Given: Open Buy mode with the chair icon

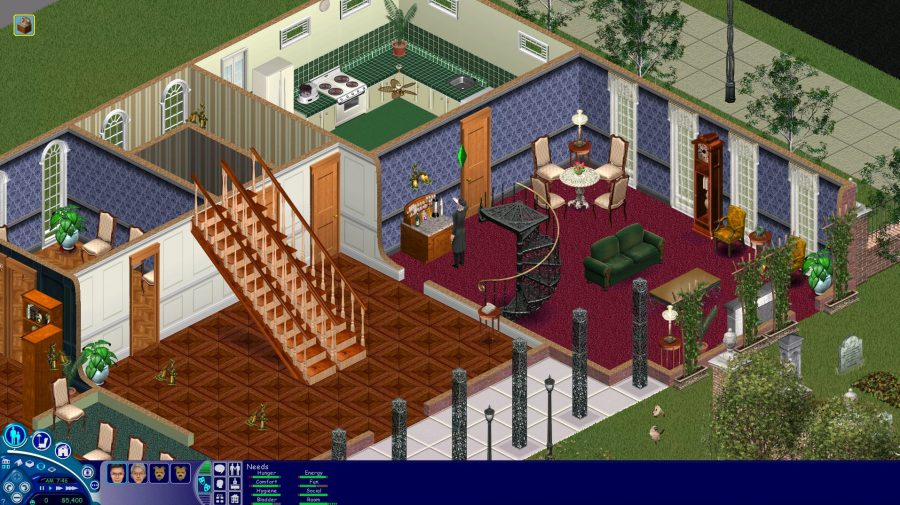Looking at the screenshot, I should pos(42,440).
